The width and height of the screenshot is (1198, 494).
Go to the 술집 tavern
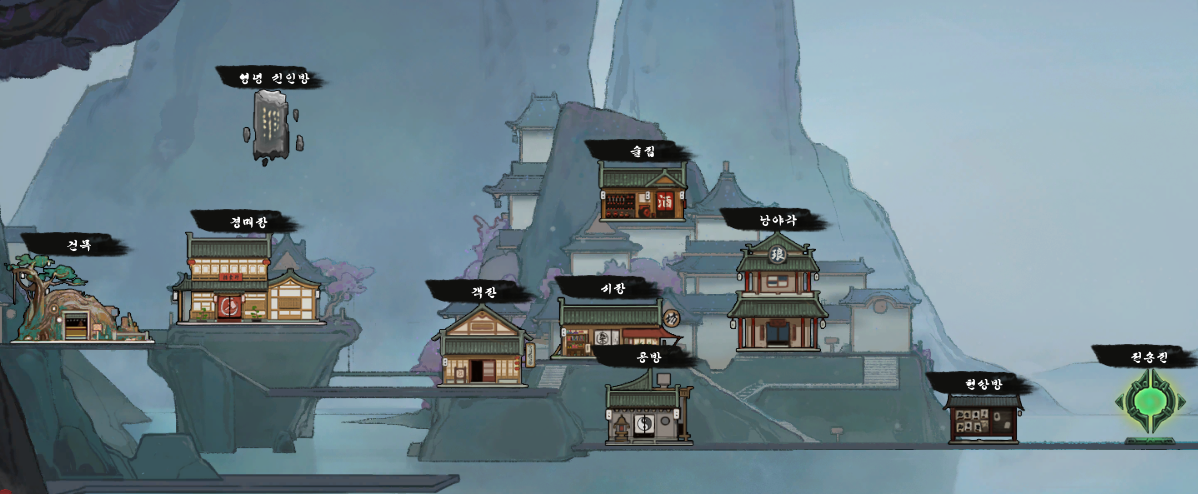642,192
